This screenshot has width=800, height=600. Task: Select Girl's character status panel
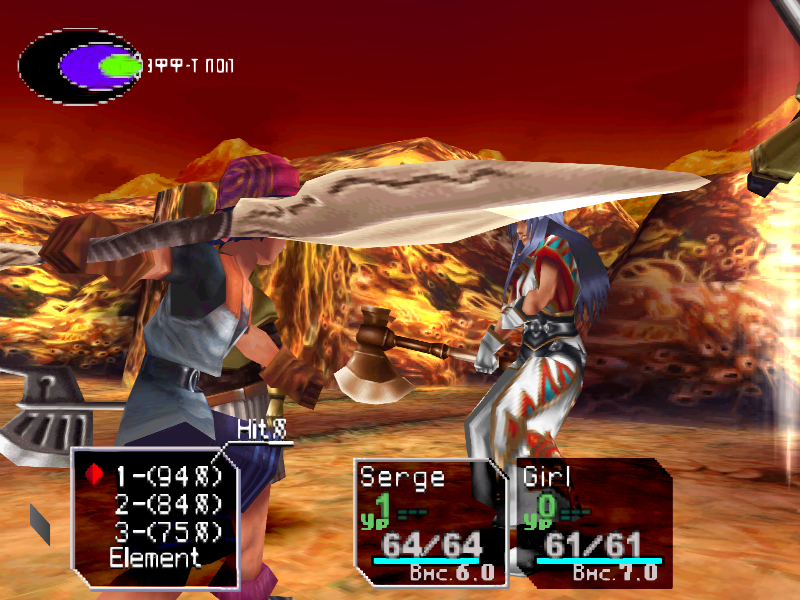(592, 522)
